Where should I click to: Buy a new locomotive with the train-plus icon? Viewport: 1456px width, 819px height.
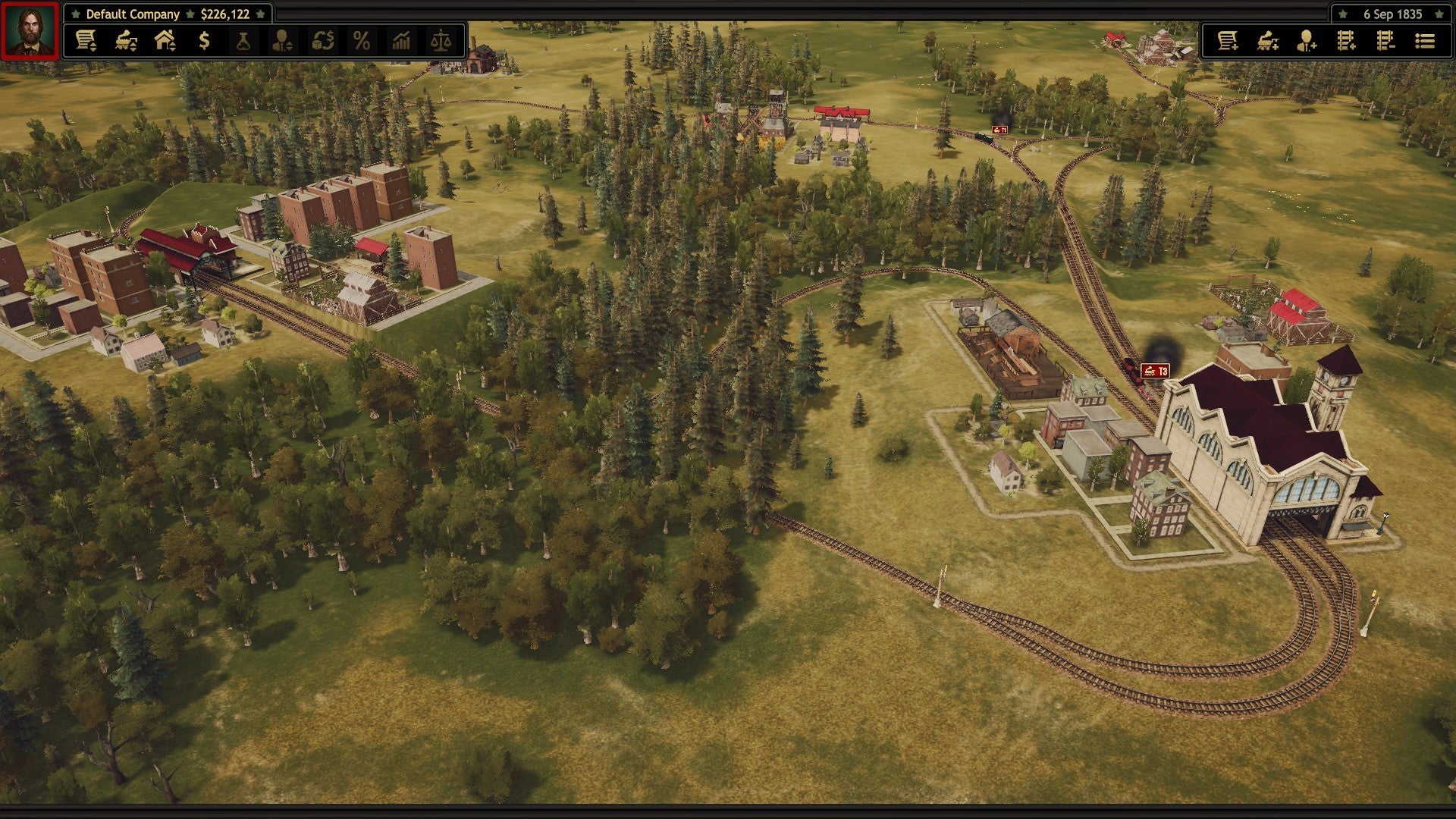pyautogui.click(x=1269, y=42)
